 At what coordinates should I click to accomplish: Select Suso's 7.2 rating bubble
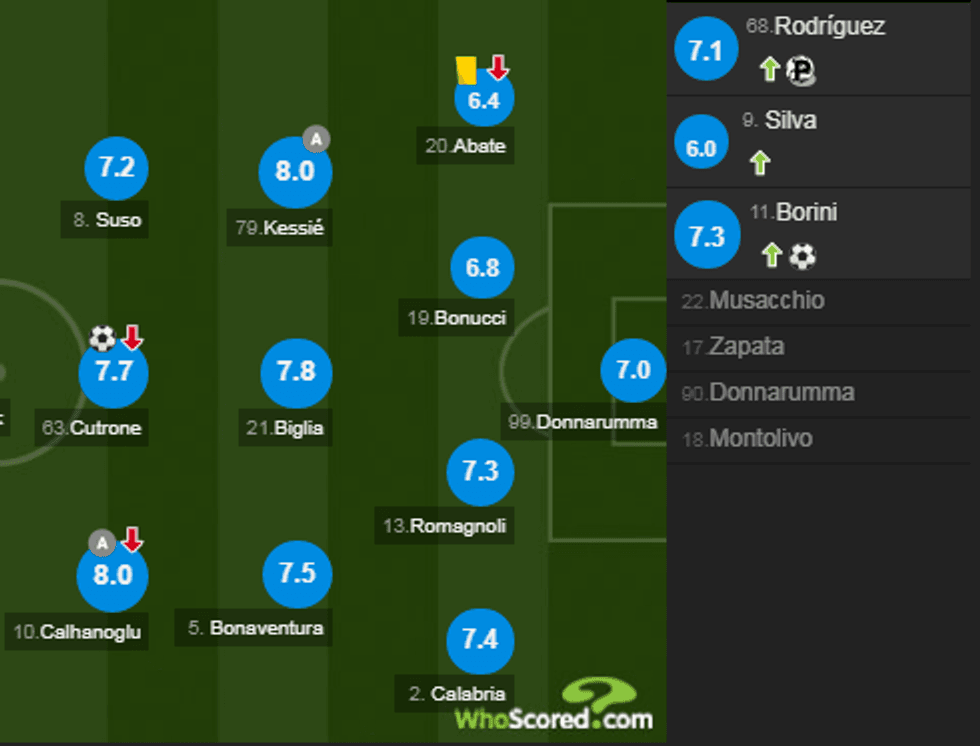coord(117,168)
